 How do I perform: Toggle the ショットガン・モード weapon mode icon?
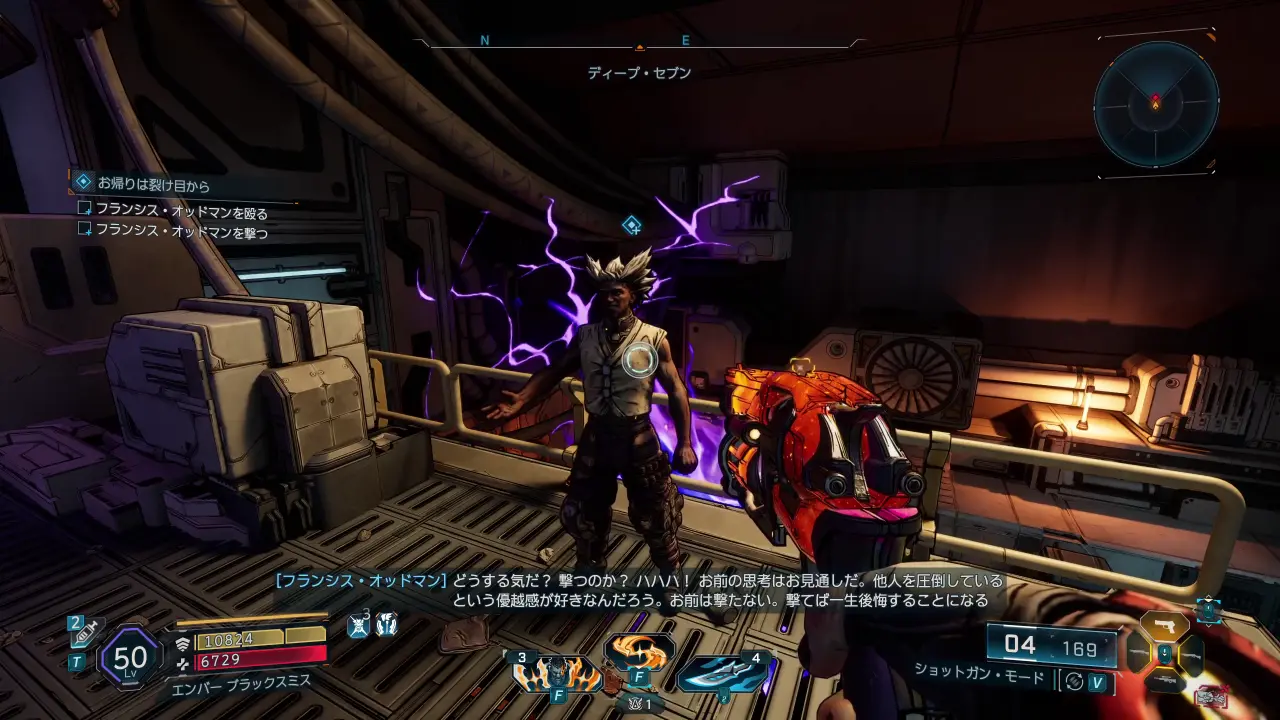click(x=1075, y=682)
